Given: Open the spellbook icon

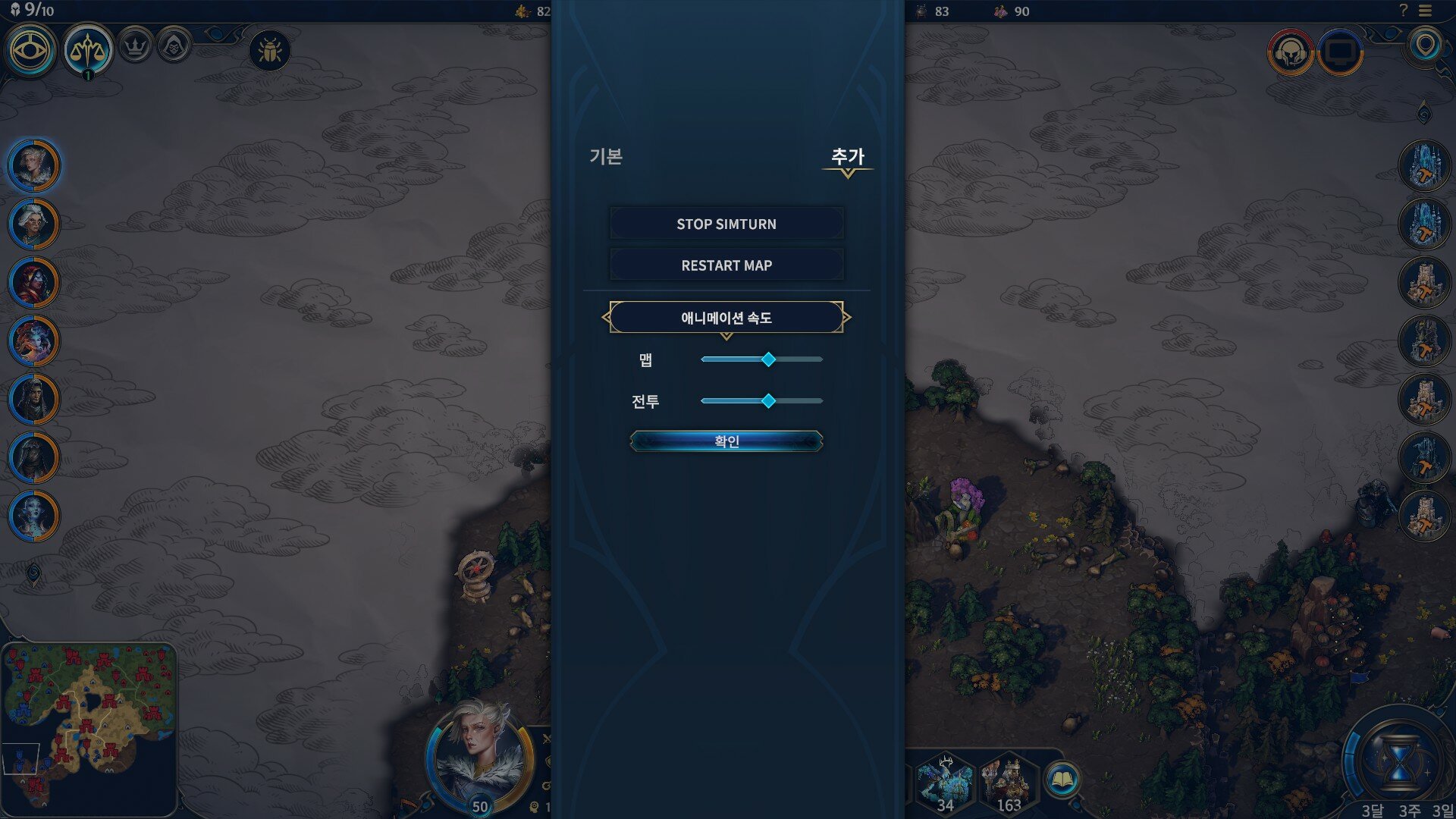Looking at the screenshot, I should [1062, 780].
